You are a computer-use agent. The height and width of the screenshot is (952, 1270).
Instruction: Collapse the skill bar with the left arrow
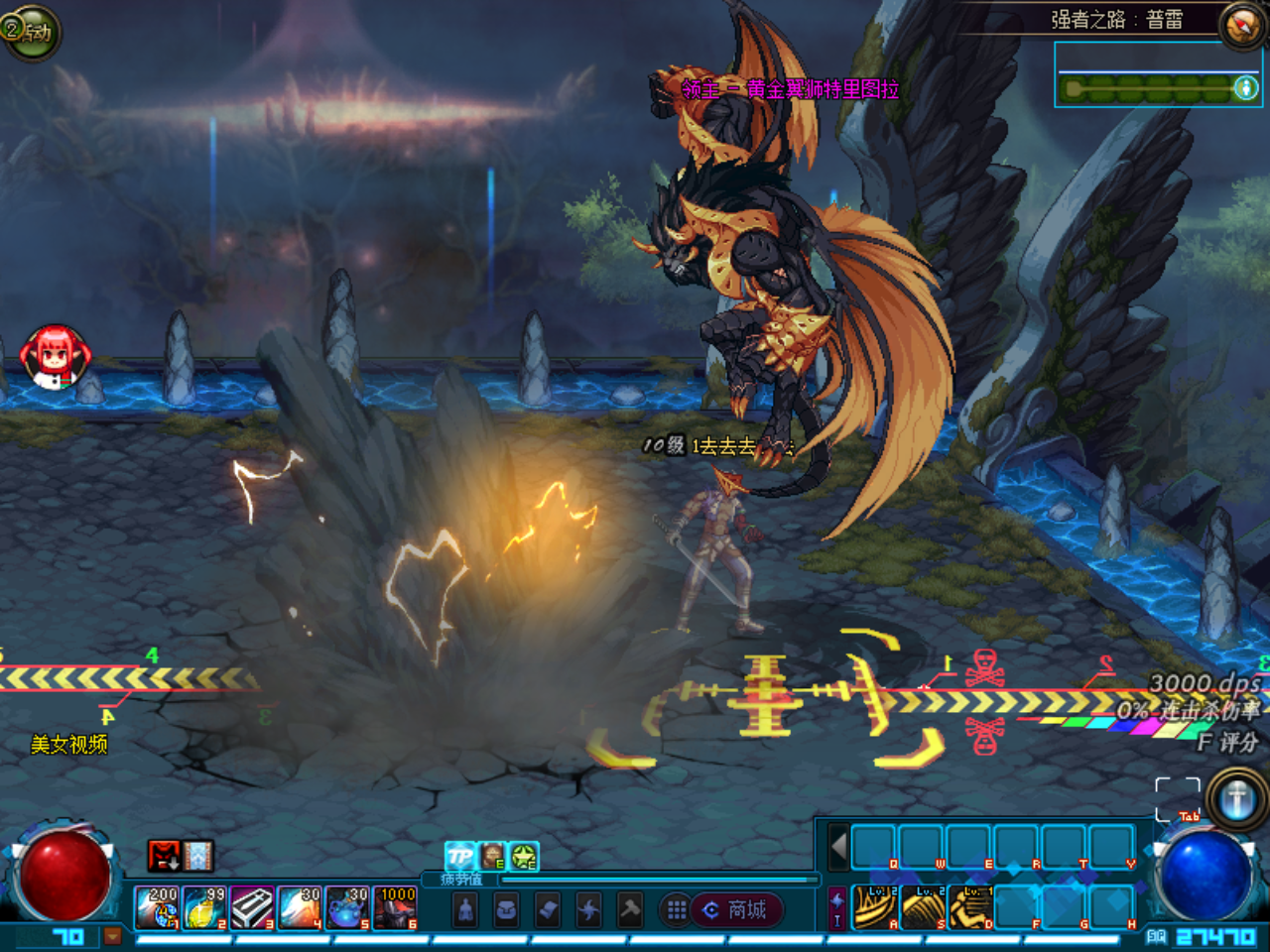pos(838,848)
